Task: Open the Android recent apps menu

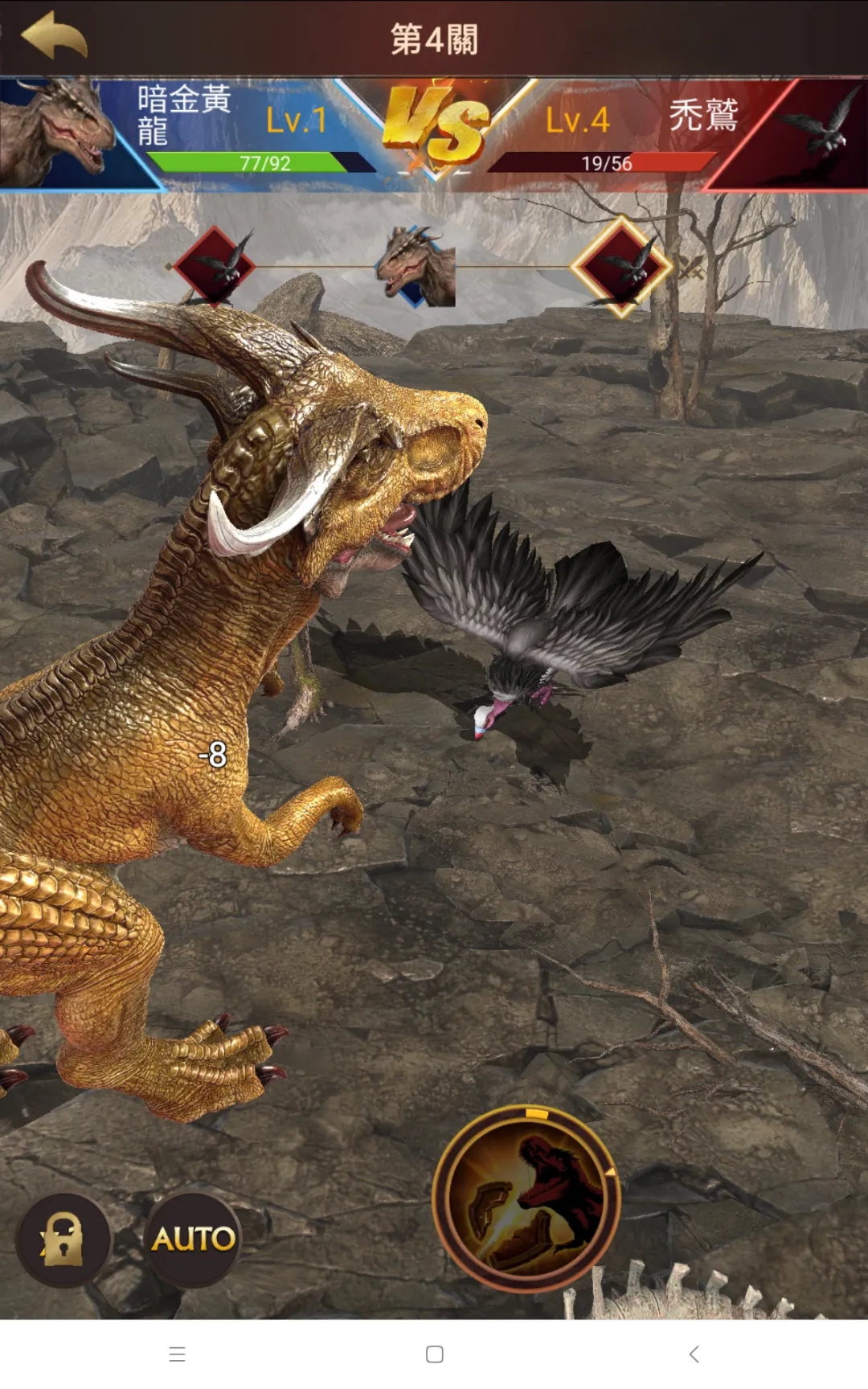Action: [178, 1354]
